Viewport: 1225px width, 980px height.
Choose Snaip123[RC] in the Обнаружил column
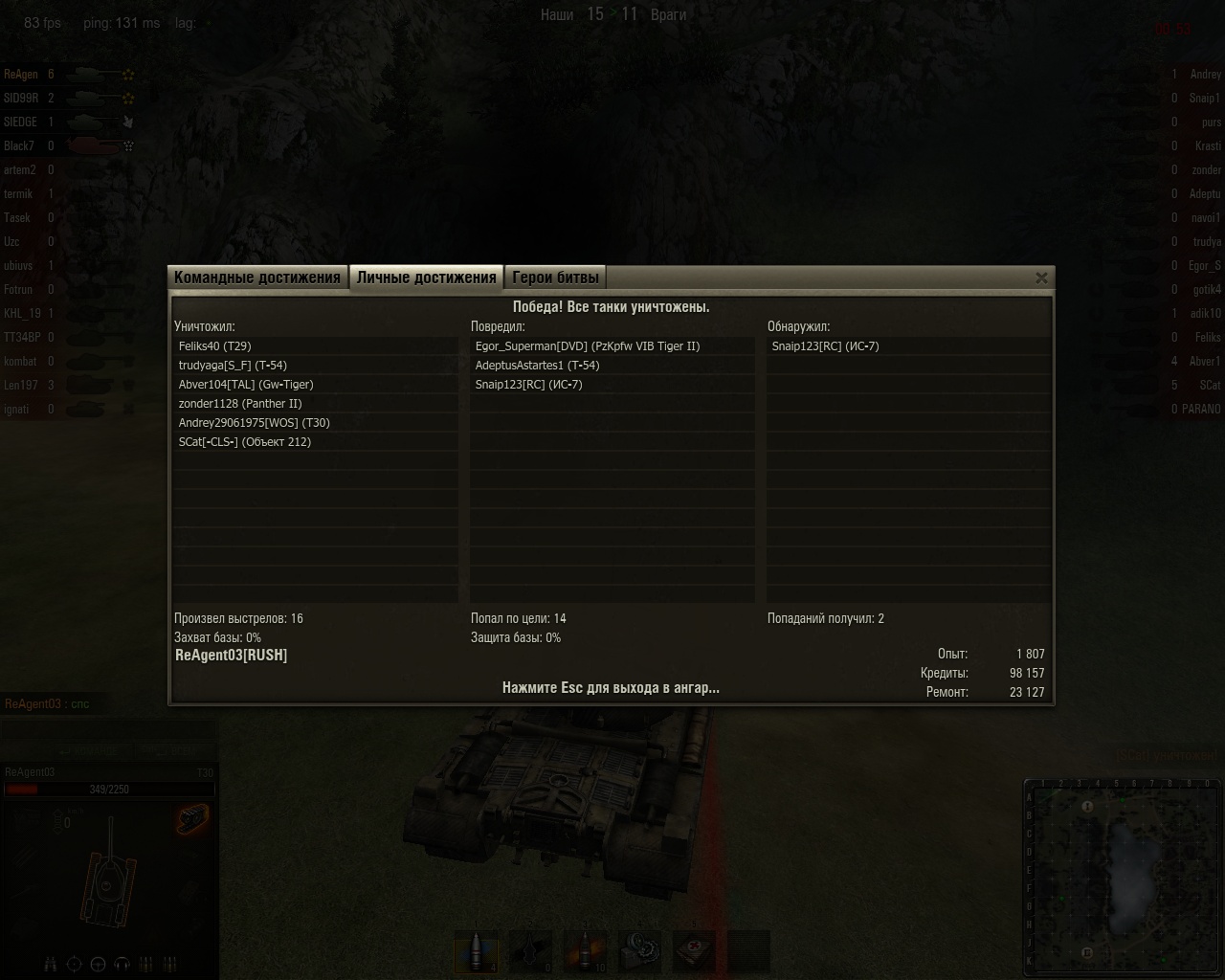pyautogui.click(x=825, y=346)
